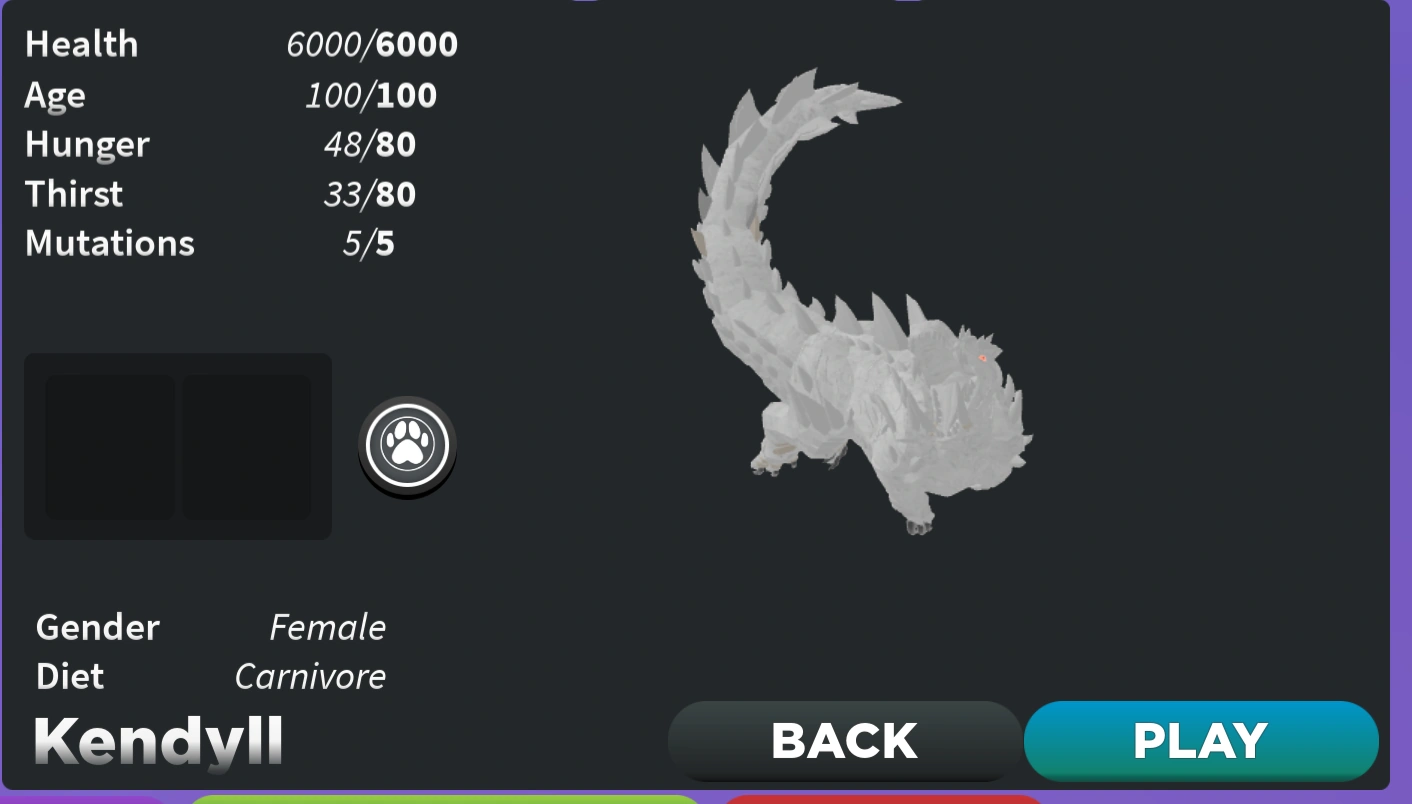Viewport: 1412px width, 804px height.
Task: Click the Age stat reading 100/100
Action: (372, 95)
